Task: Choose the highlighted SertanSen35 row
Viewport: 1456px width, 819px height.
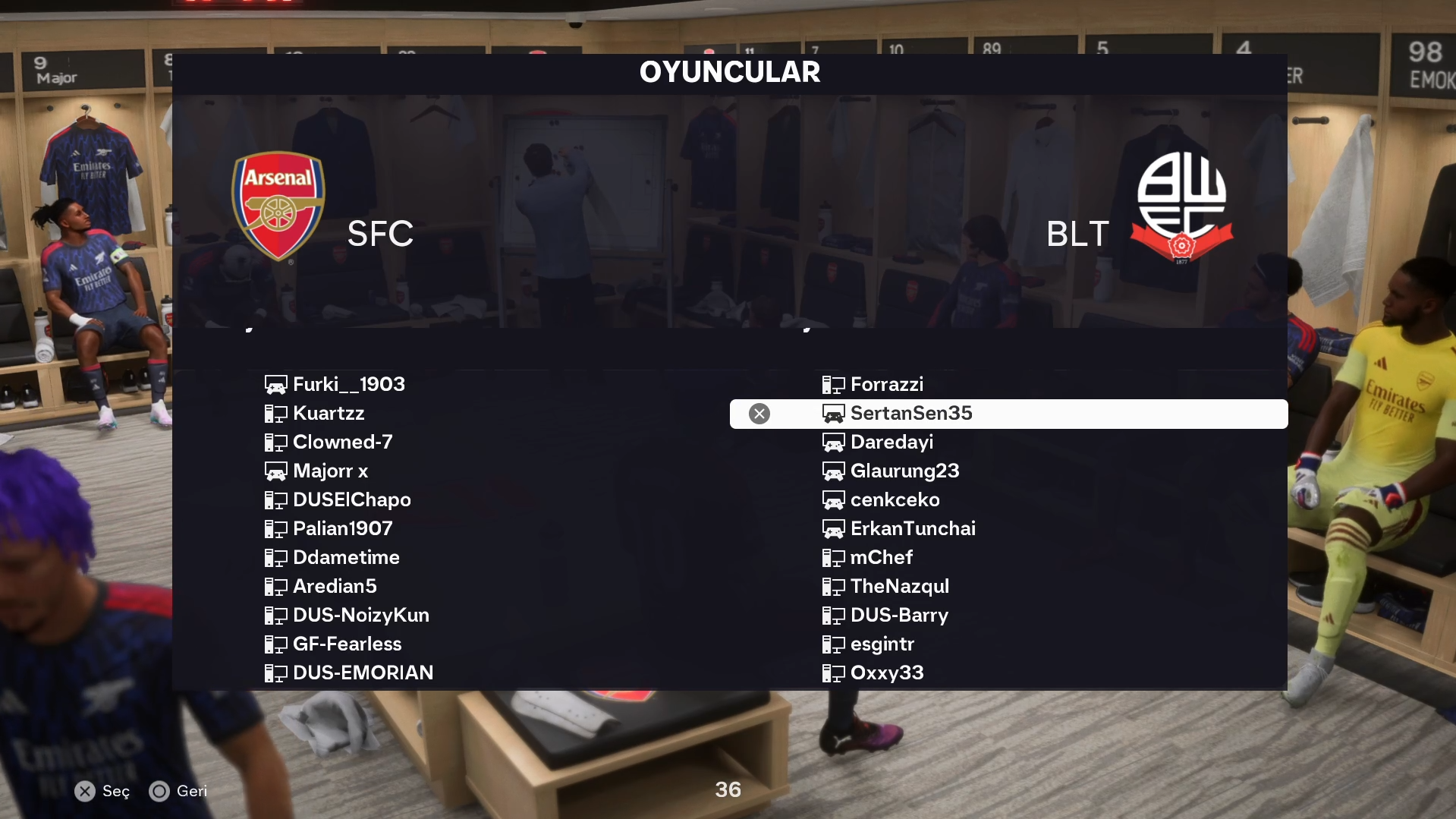Action: point(910,414)
